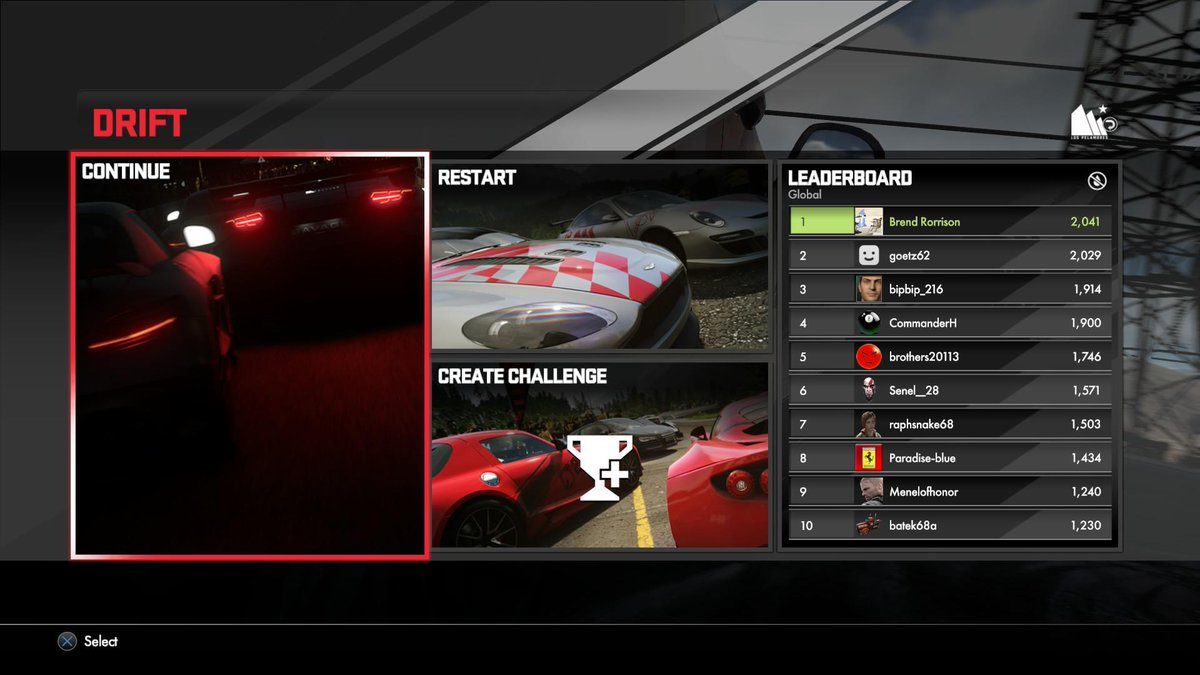The image size is (1200, 675).
Task: Pick the Senel__28 leaderboard entry
Action: pyautogui.click(x=949, y=390)
